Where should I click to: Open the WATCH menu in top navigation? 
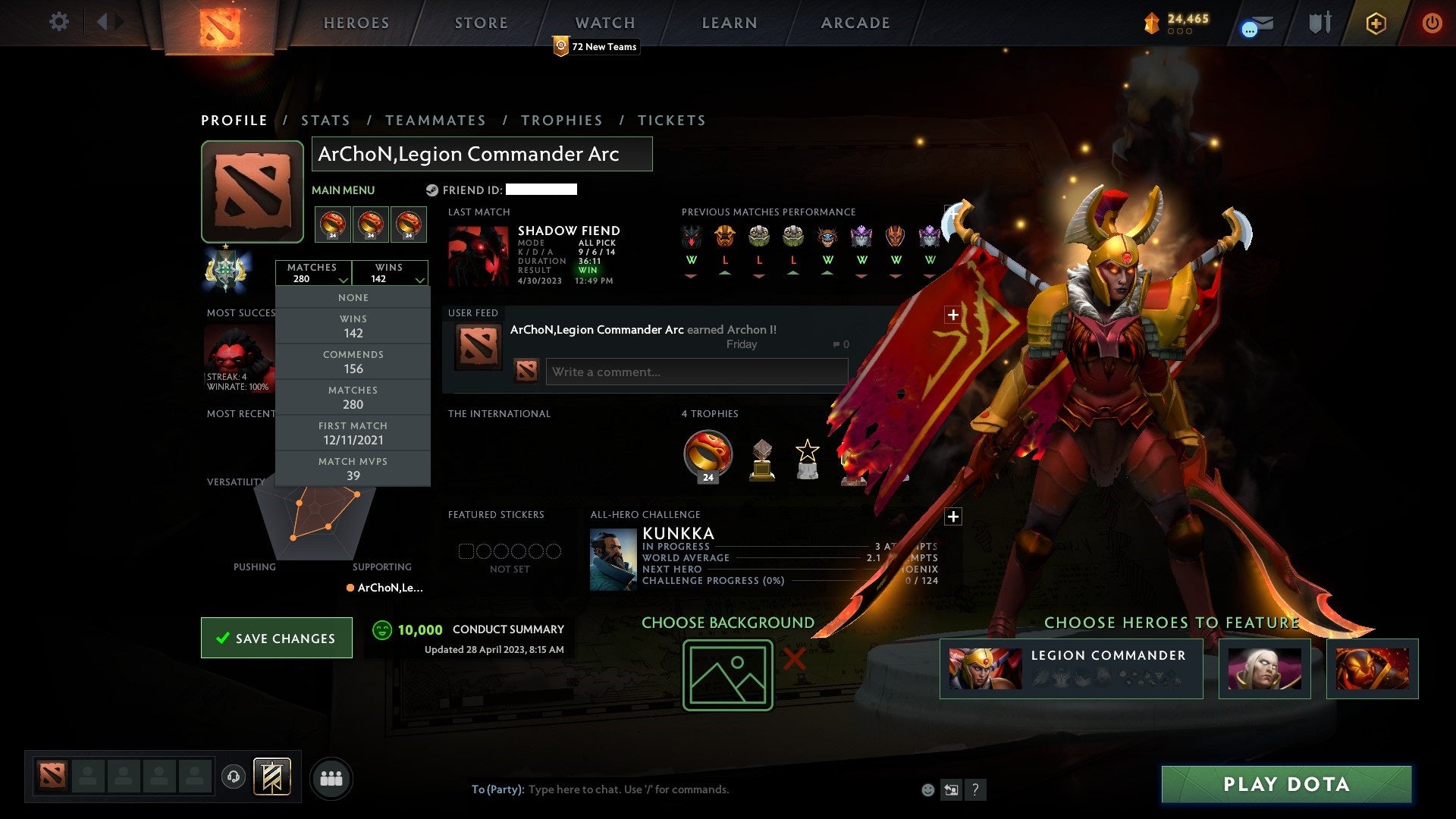click(604, 23)
